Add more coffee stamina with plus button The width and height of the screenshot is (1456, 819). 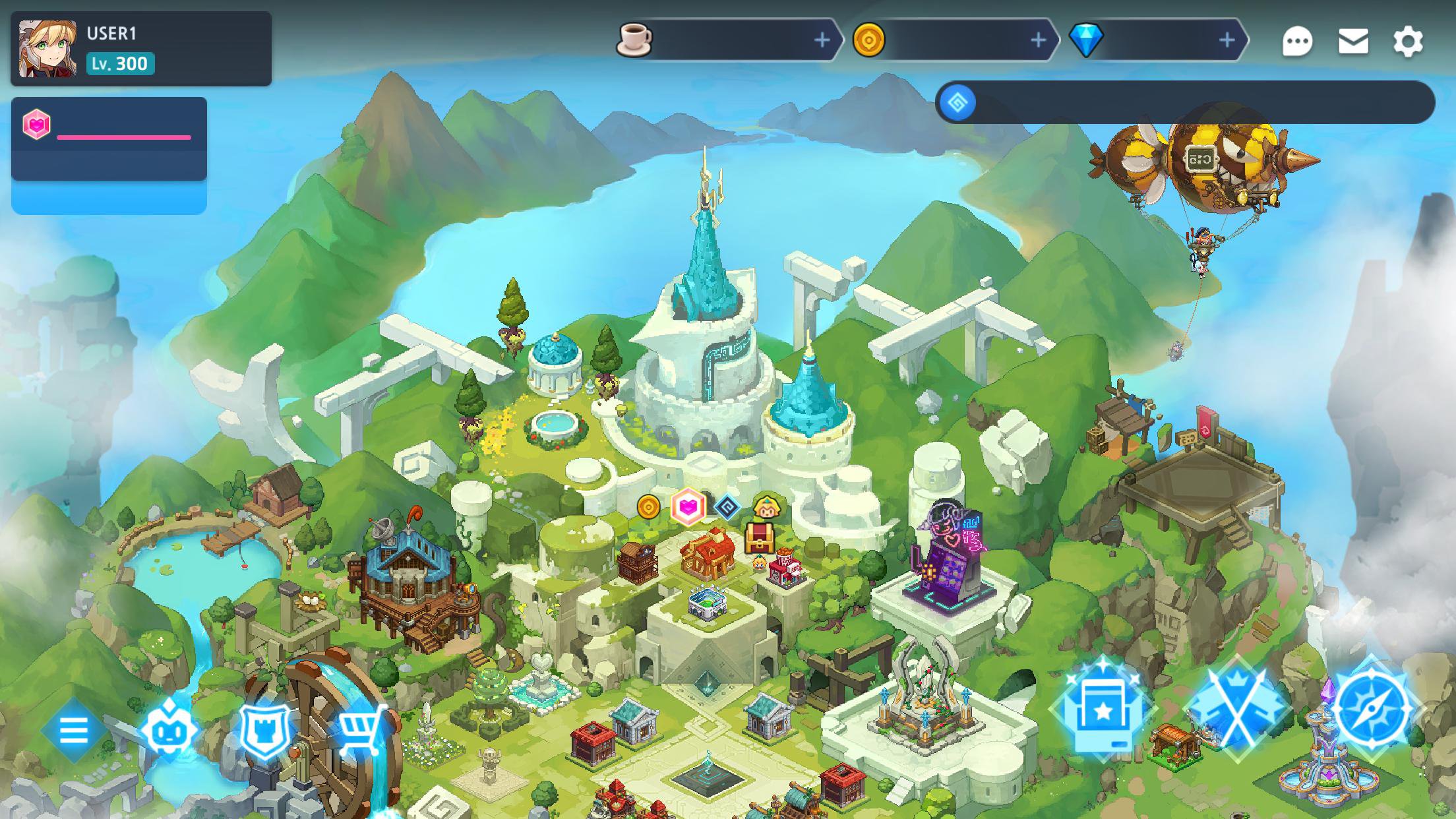pos(822,41)
